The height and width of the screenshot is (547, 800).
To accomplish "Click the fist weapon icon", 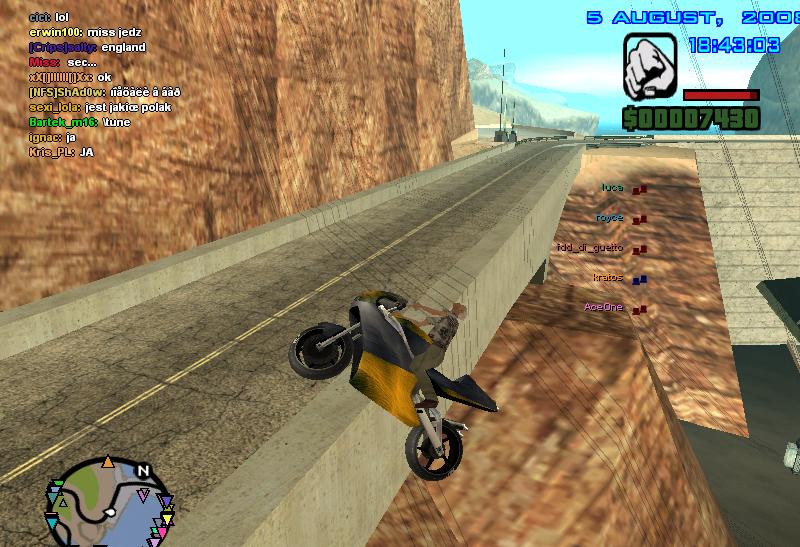I will point(650,66).
